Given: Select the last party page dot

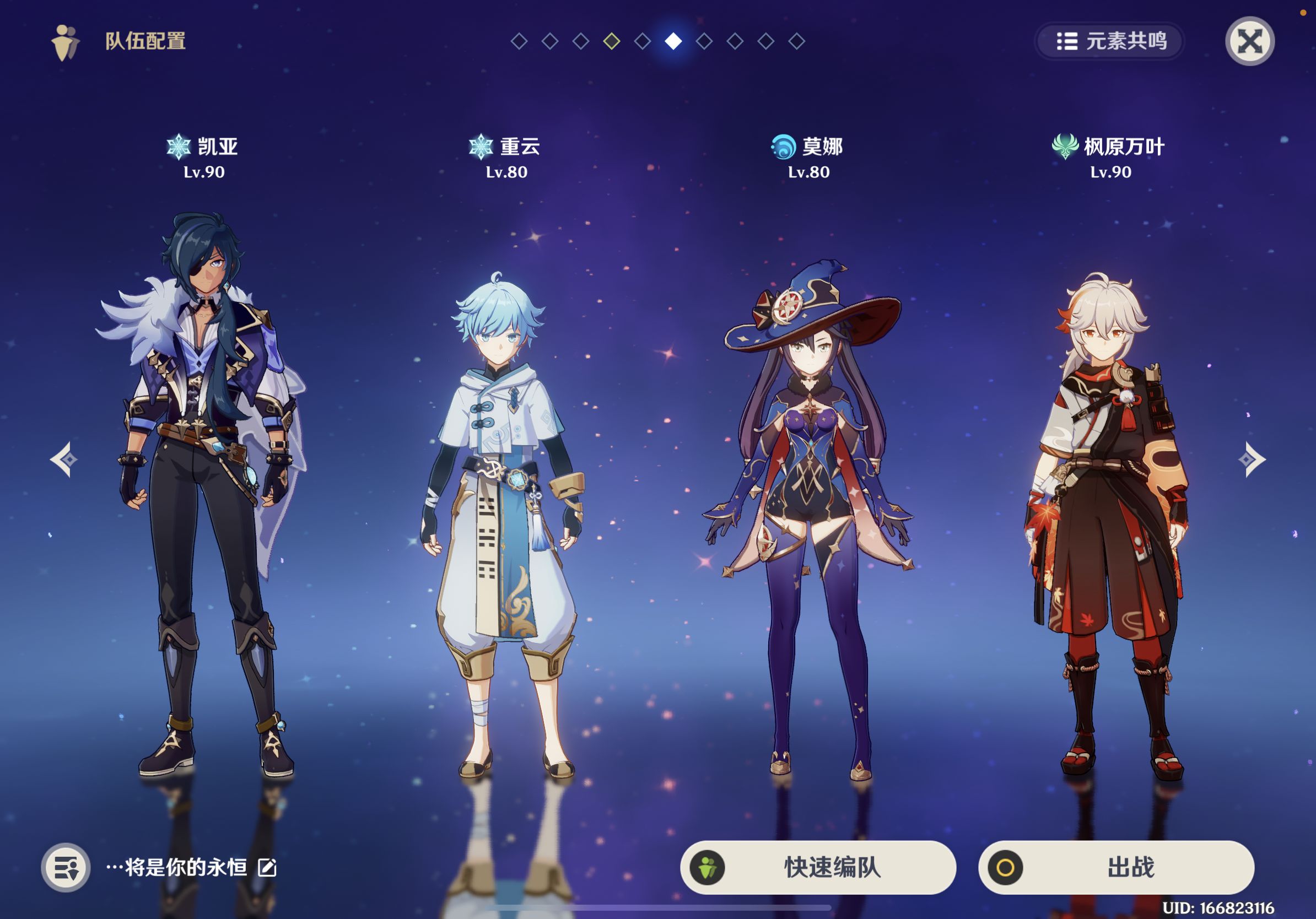Looking at the screenshot, I should [797, 41].
